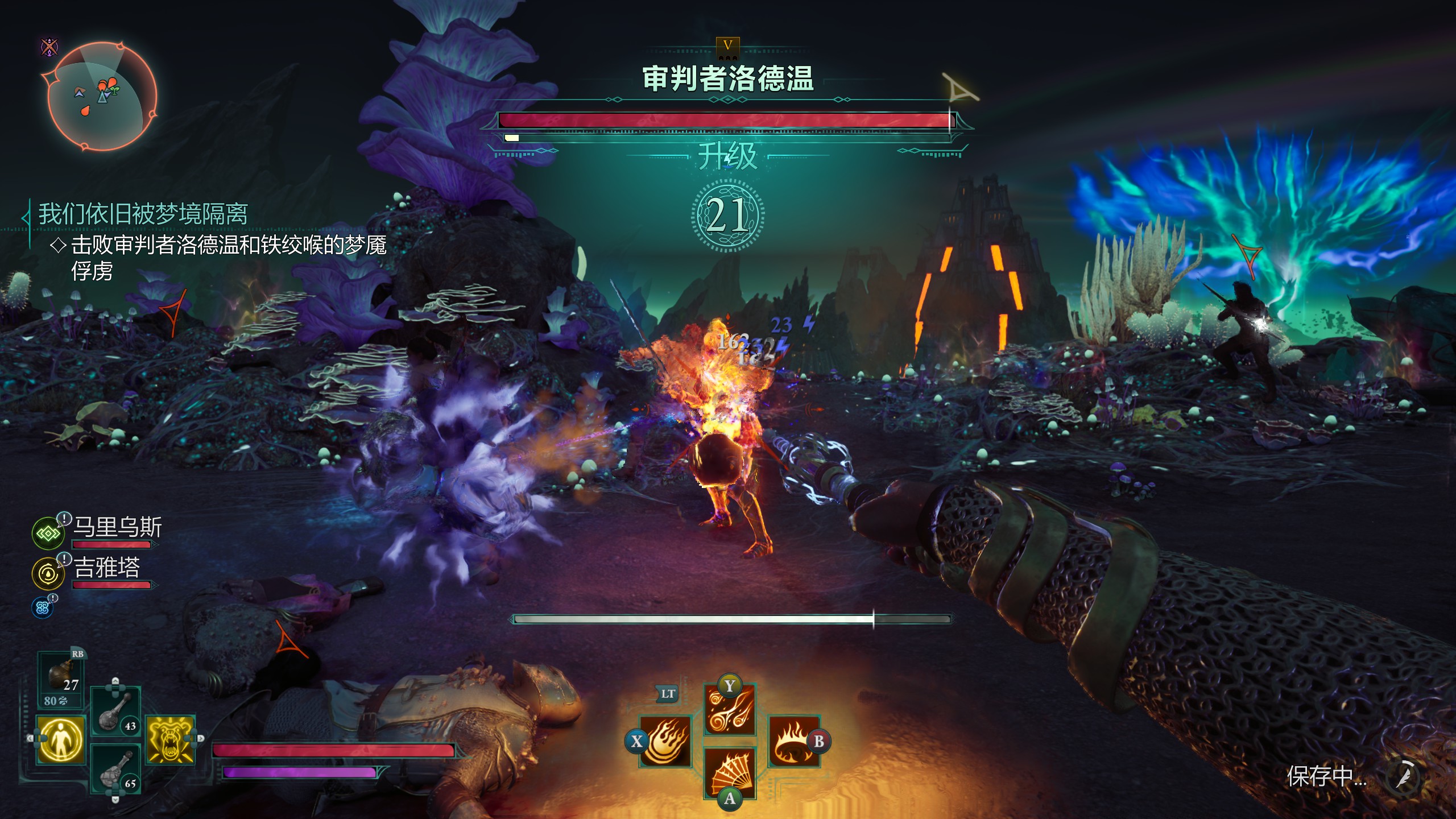Select companion Marius's green ability icon
This screenshot has height=819, width=1456.
pyautogui.click(x=48, y=533)
